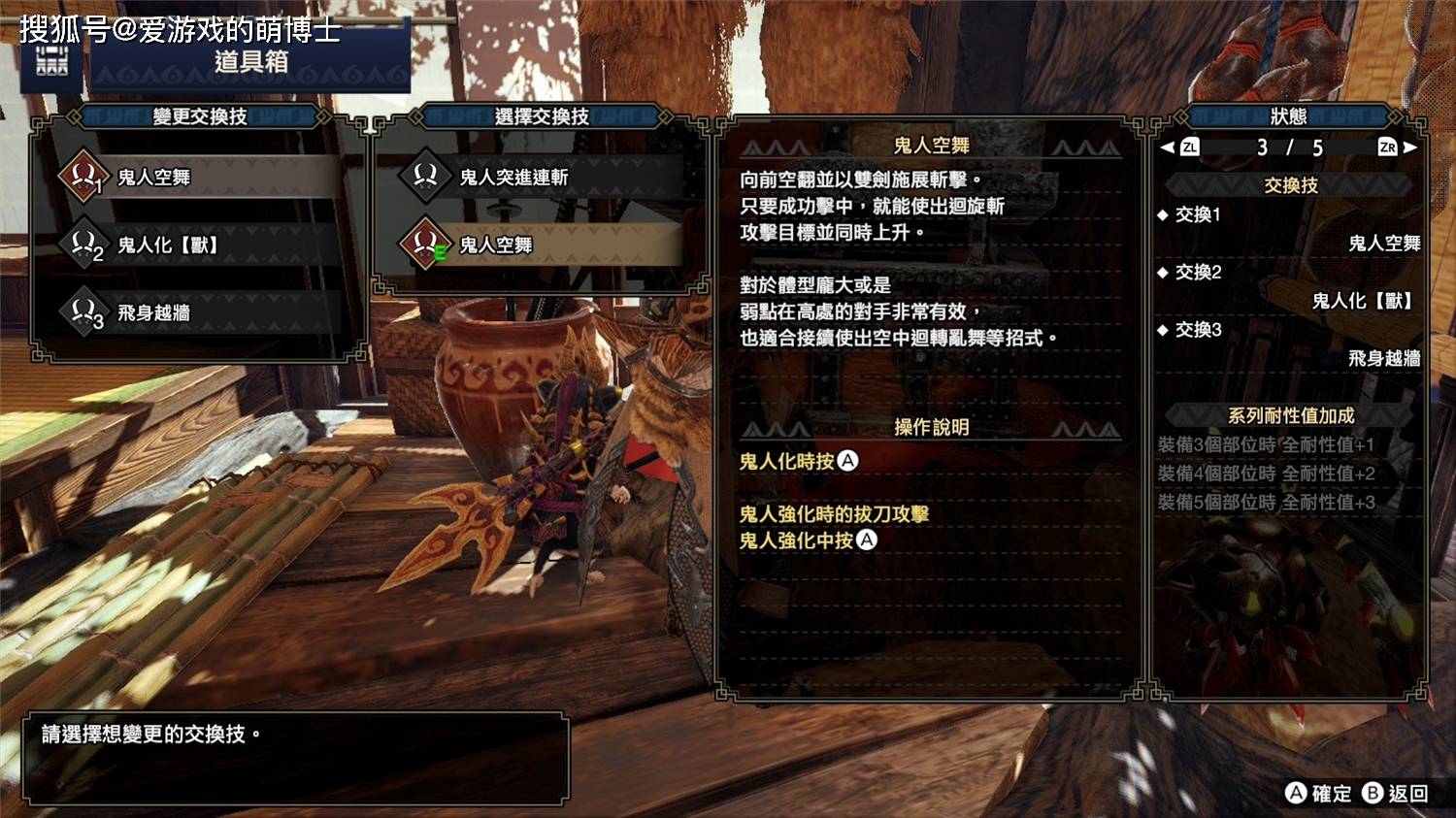Go to previous status page with left arrow
The image size is (1456, 818).
pyautogui.click(x=1168, y=147)
